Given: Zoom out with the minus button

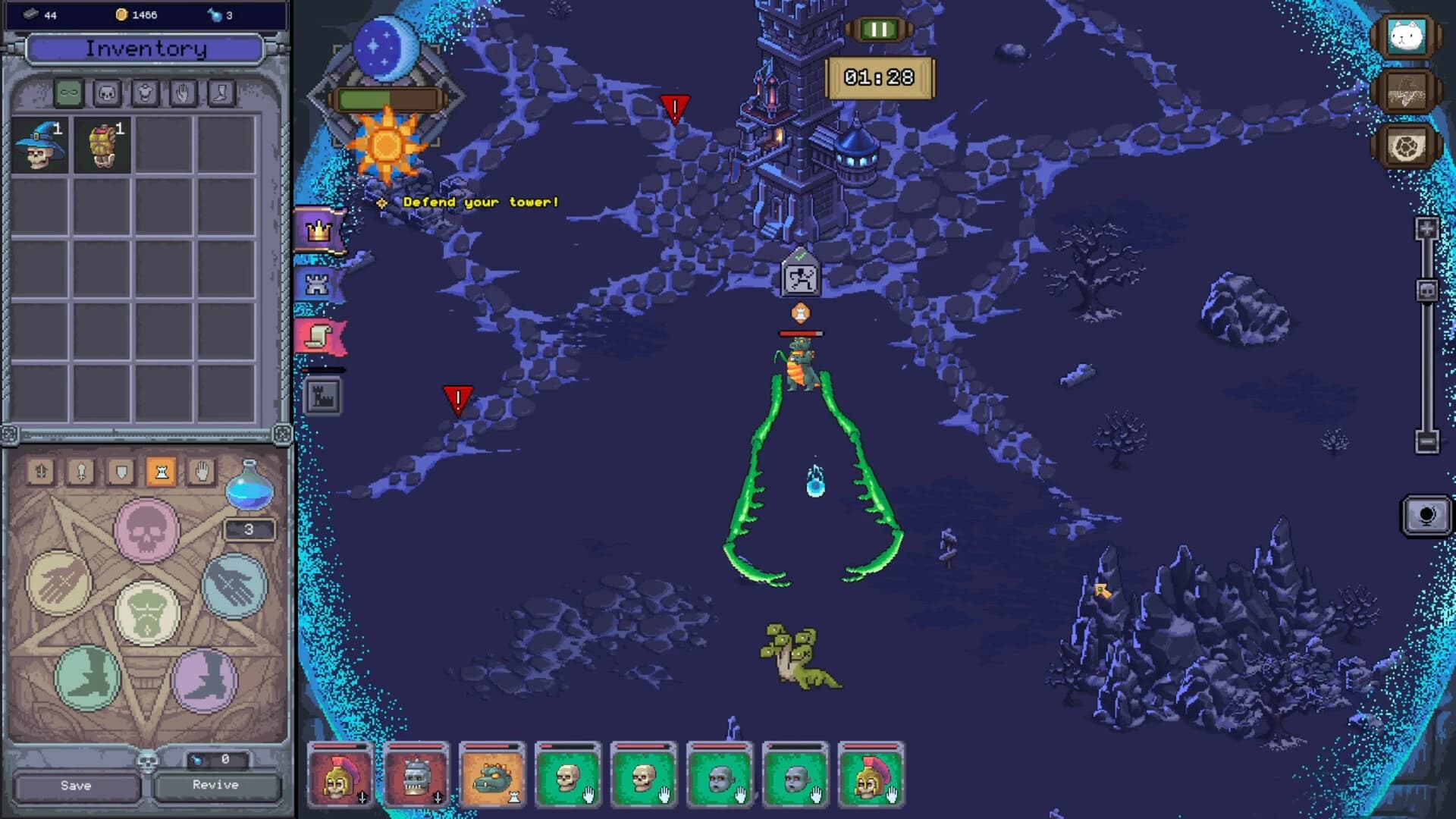Looking at the screenshot, I should pos(1426,441).
